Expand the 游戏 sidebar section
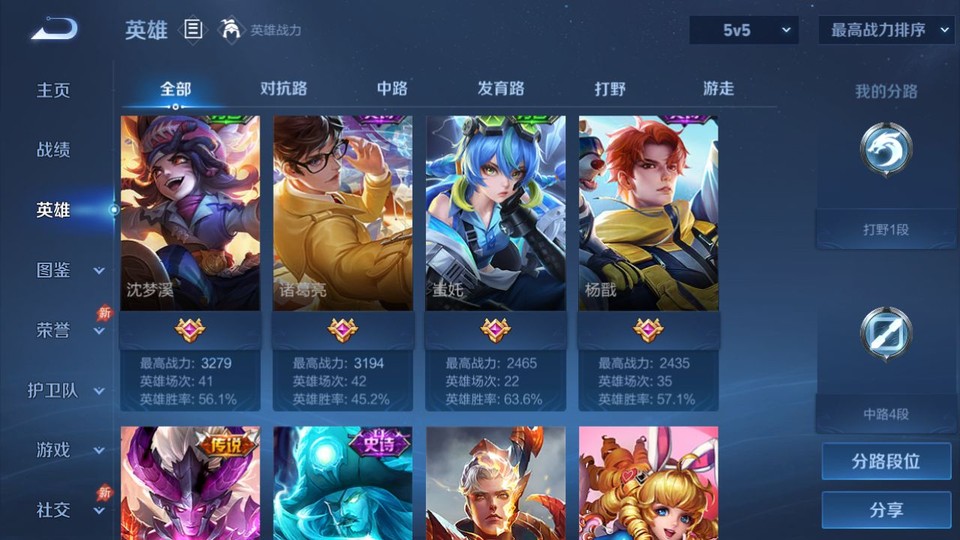Viewport: 960px width, 540px height. [x=68, y=450]
